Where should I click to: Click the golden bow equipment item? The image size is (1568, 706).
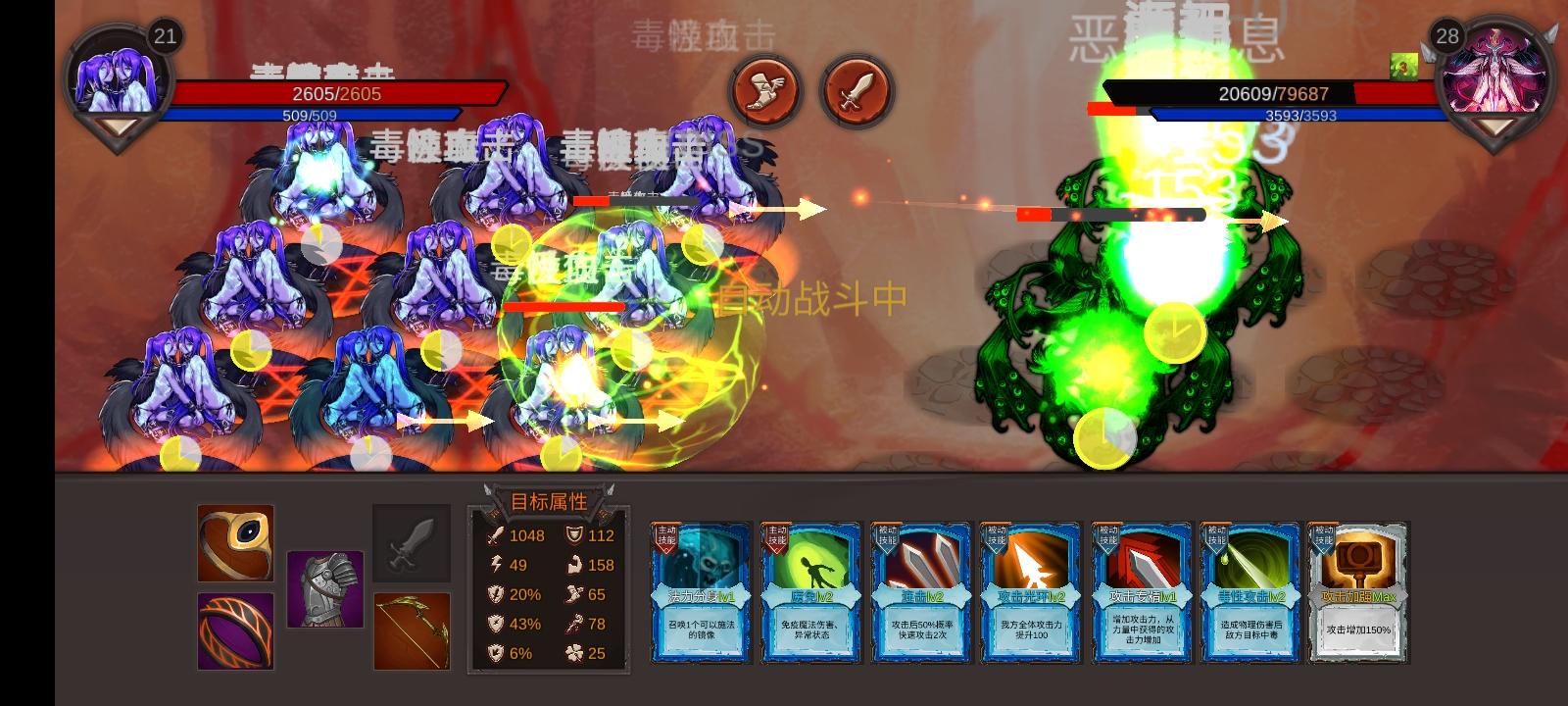(412, 631)
